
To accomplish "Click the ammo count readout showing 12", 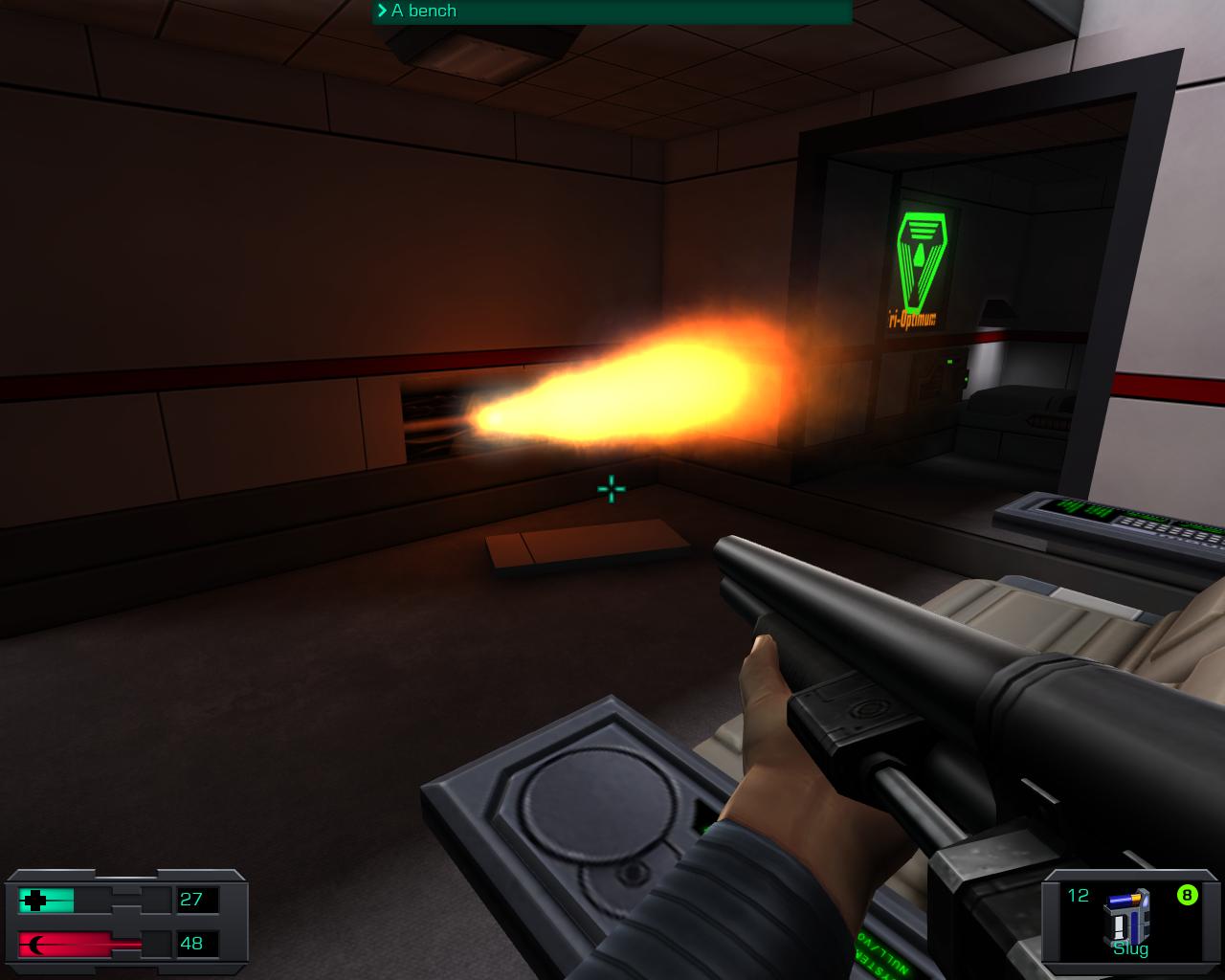I will 1080,896.
